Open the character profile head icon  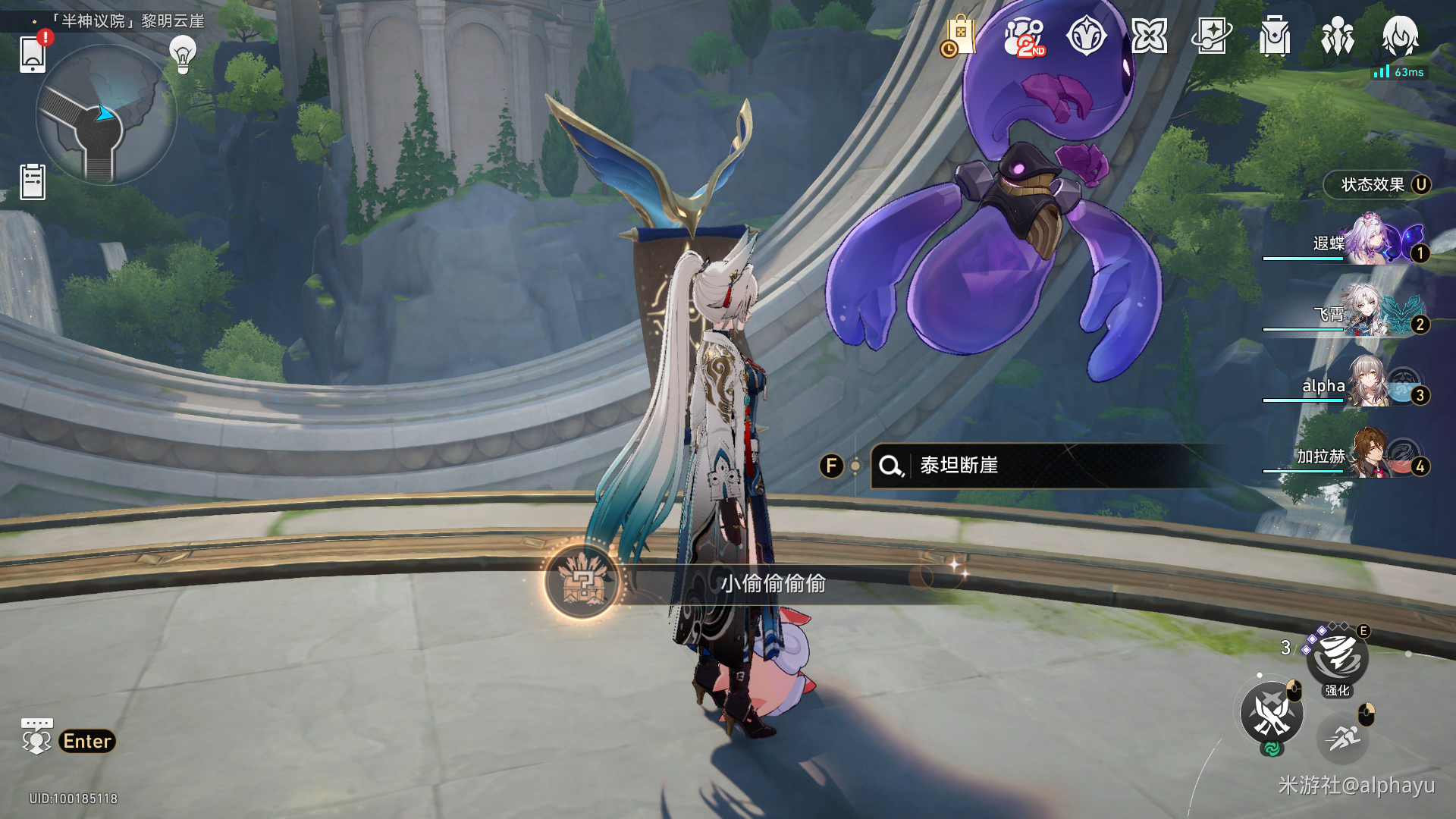pos(1400,36)
